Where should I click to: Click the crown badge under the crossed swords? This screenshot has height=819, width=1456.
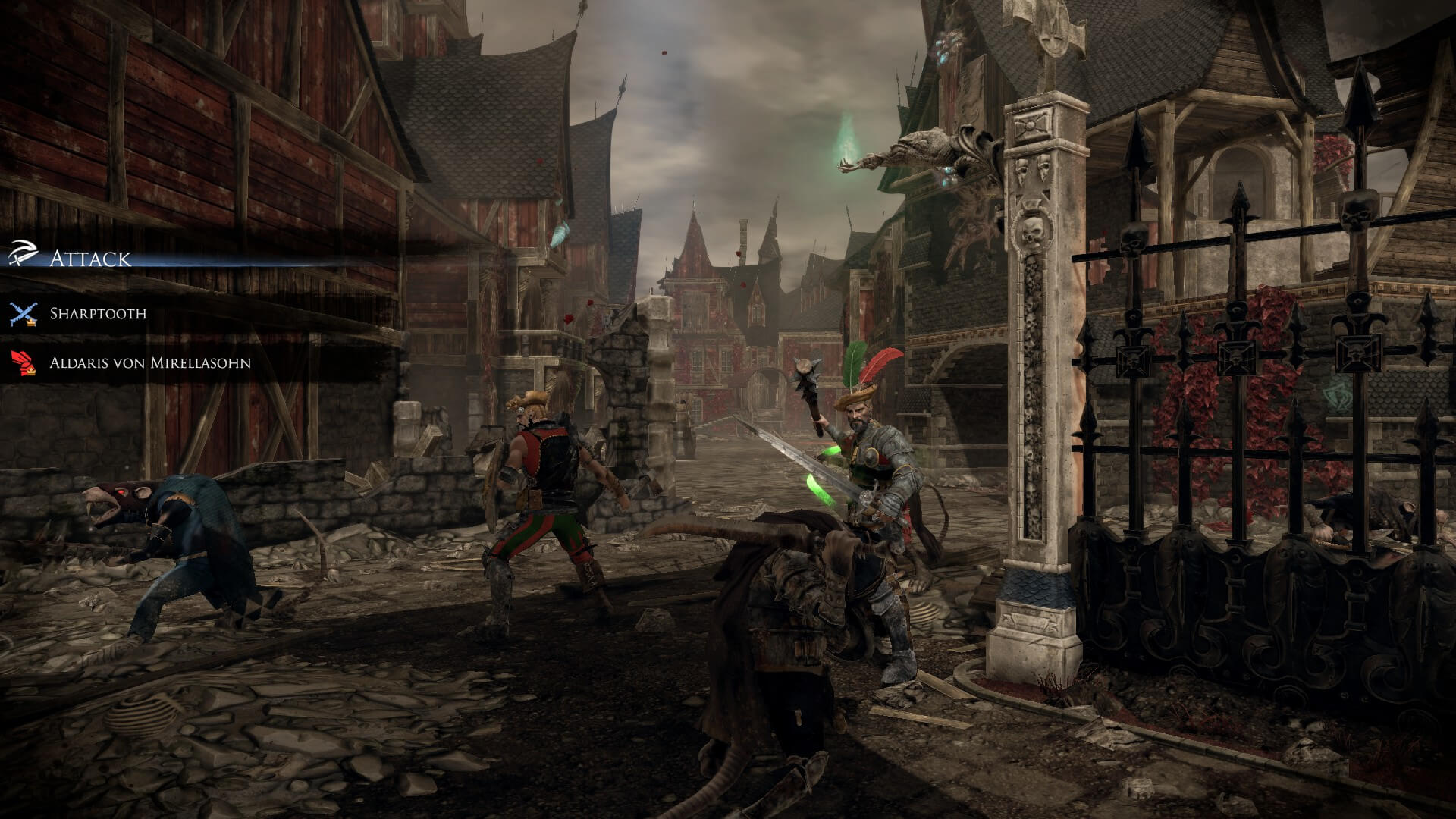point(32,323)
